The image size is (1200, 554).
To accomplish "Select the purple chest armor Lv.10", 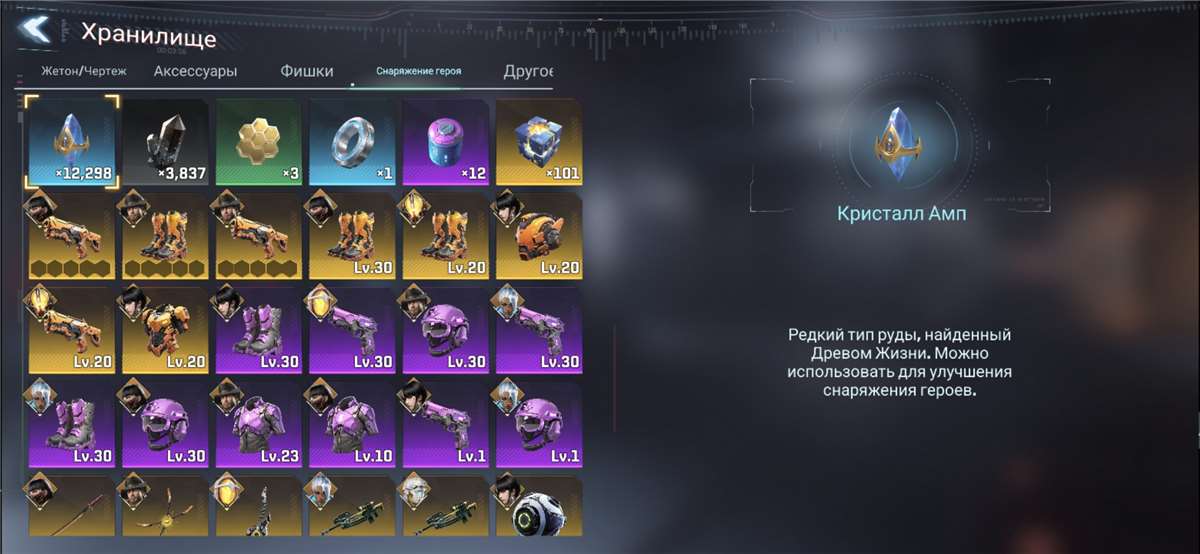I will (x=352, y=423).
